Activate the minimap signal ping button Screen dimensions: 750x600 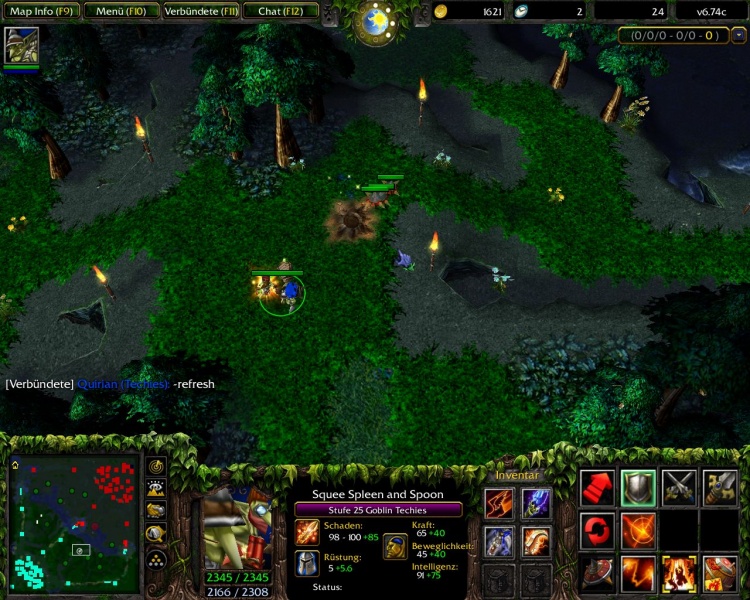click(156, 466)
